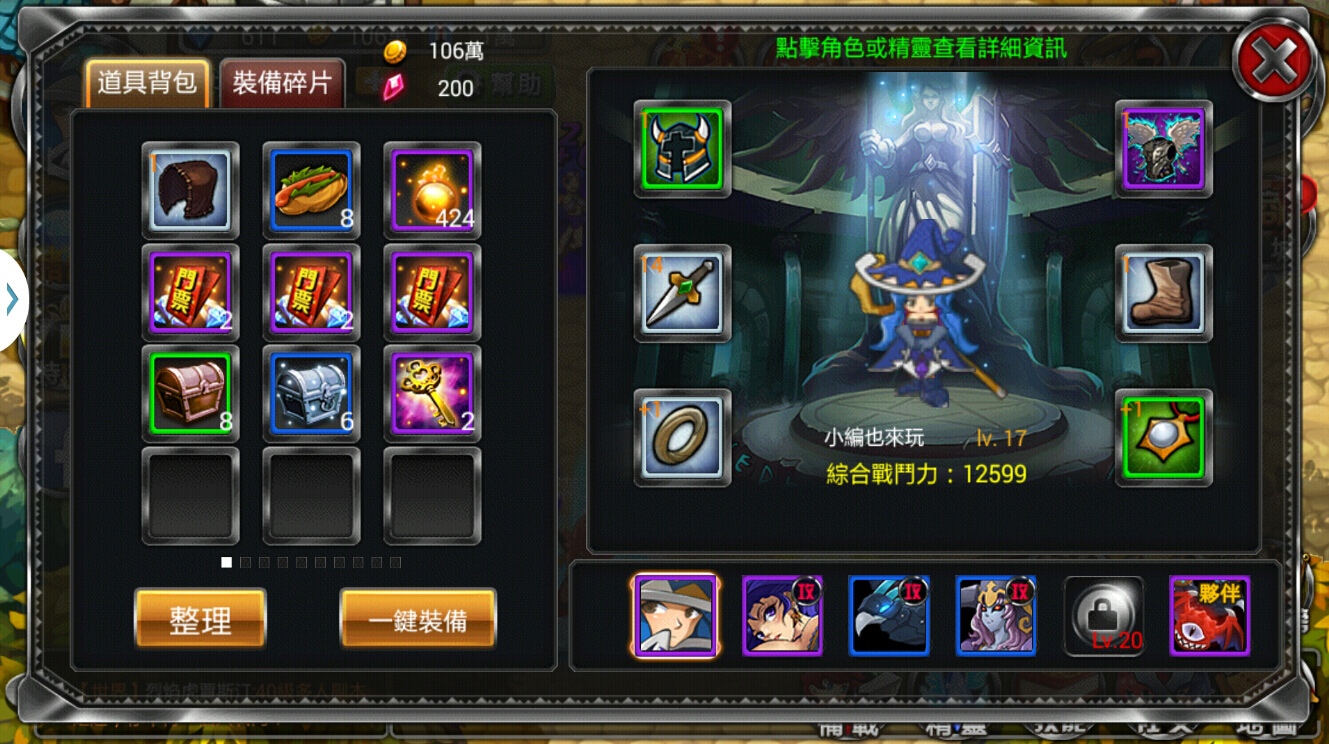Select the golden bomb item stack
The image size is (1329, 744).
431,190
